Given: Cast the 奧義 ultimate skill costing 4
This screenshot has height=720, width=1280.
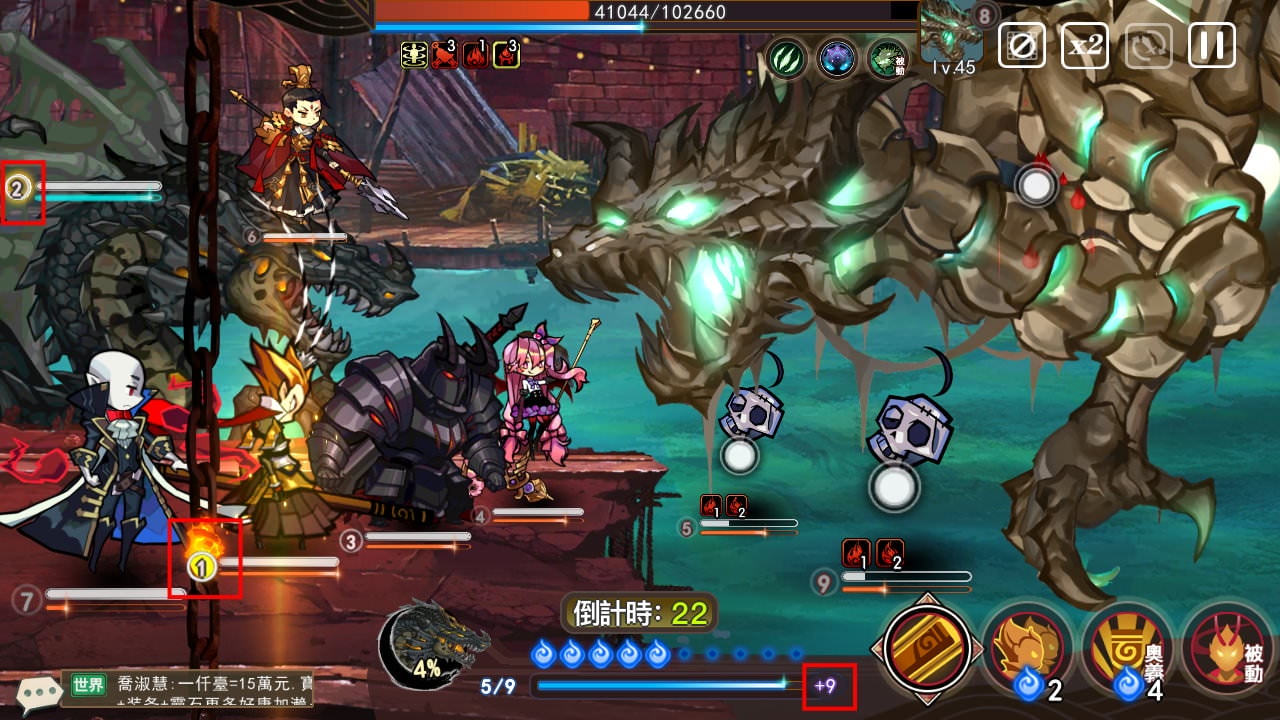Looking at the screenshot, I should coord(1126,648).
